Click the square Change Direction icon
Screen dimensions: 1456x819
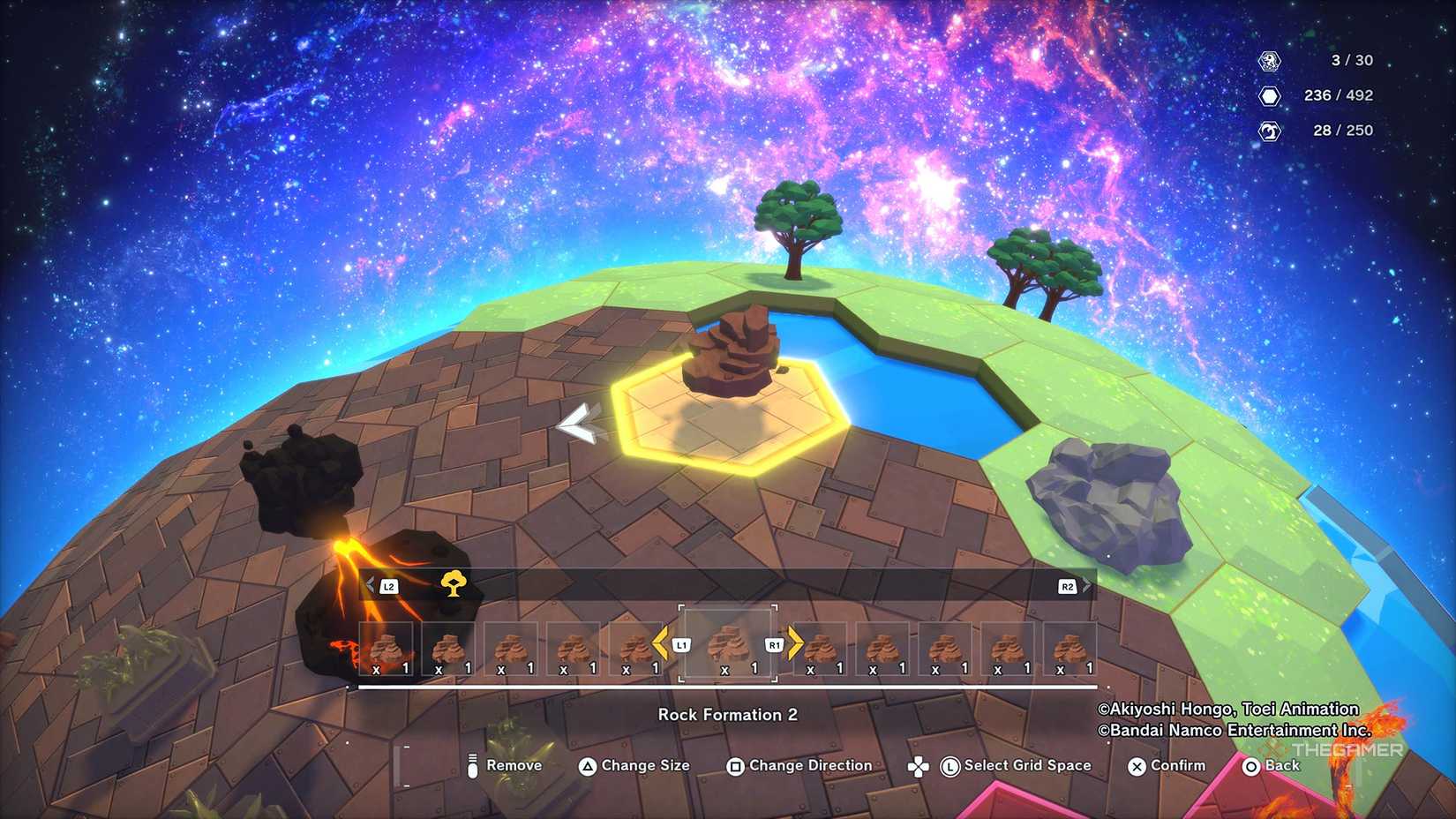tap(736, 765)
